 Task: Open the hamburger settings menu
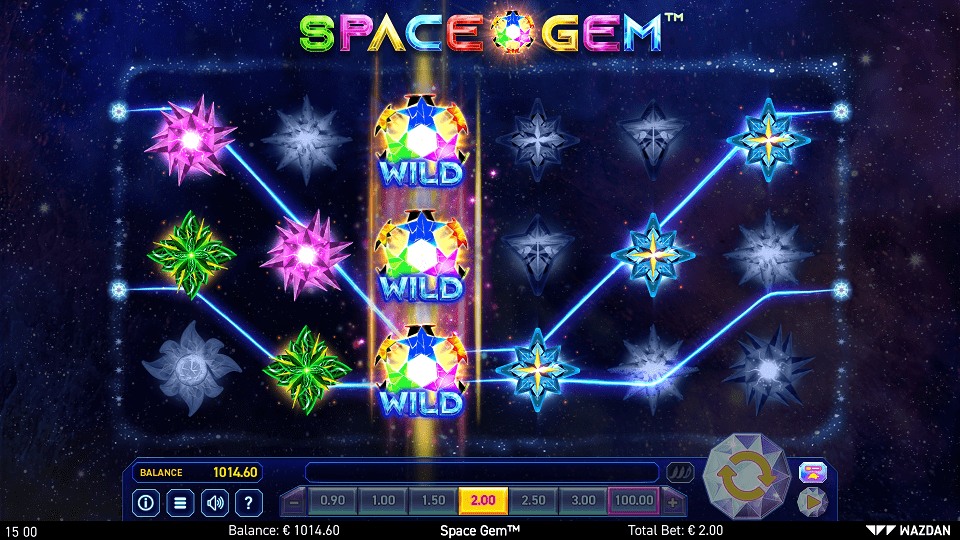click(179, 502)
